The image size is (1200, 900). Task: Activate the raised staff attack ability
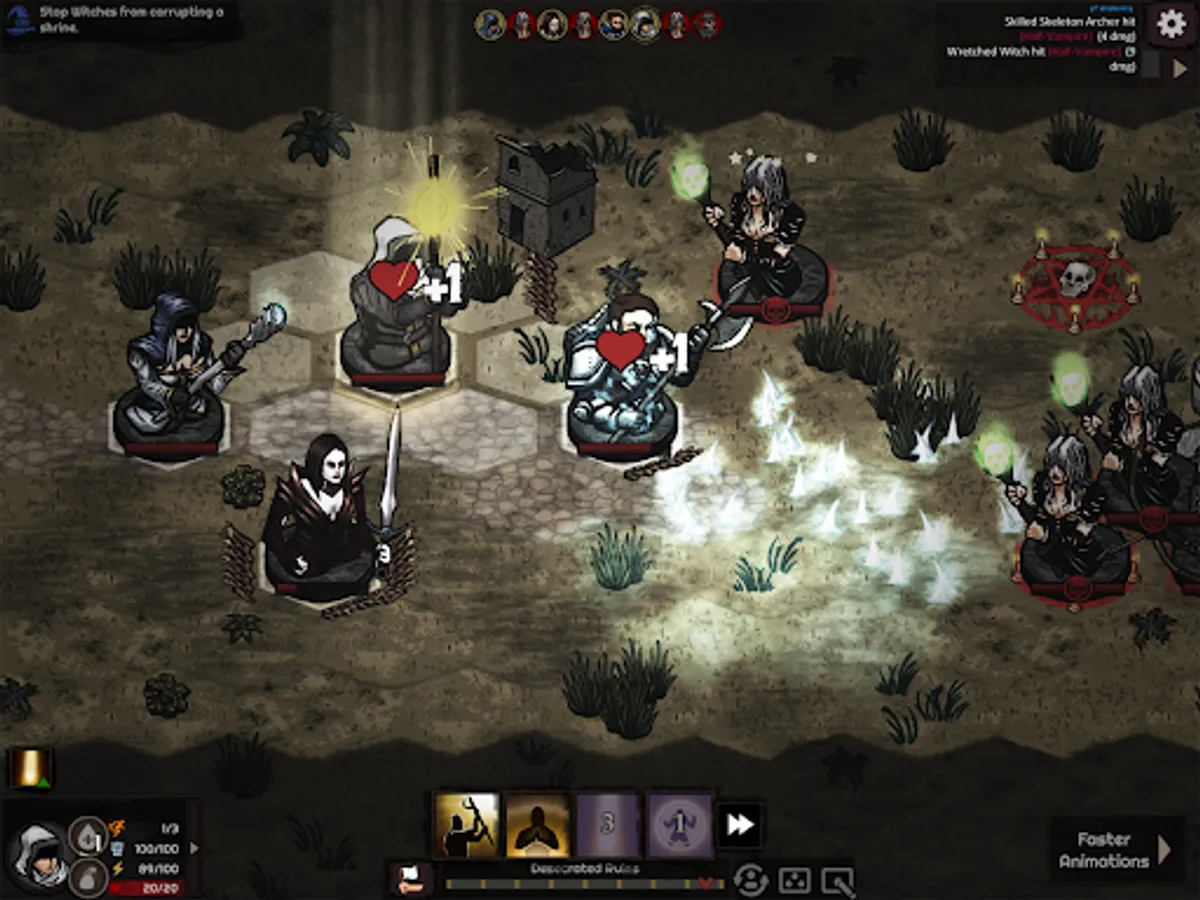(466, 826)
